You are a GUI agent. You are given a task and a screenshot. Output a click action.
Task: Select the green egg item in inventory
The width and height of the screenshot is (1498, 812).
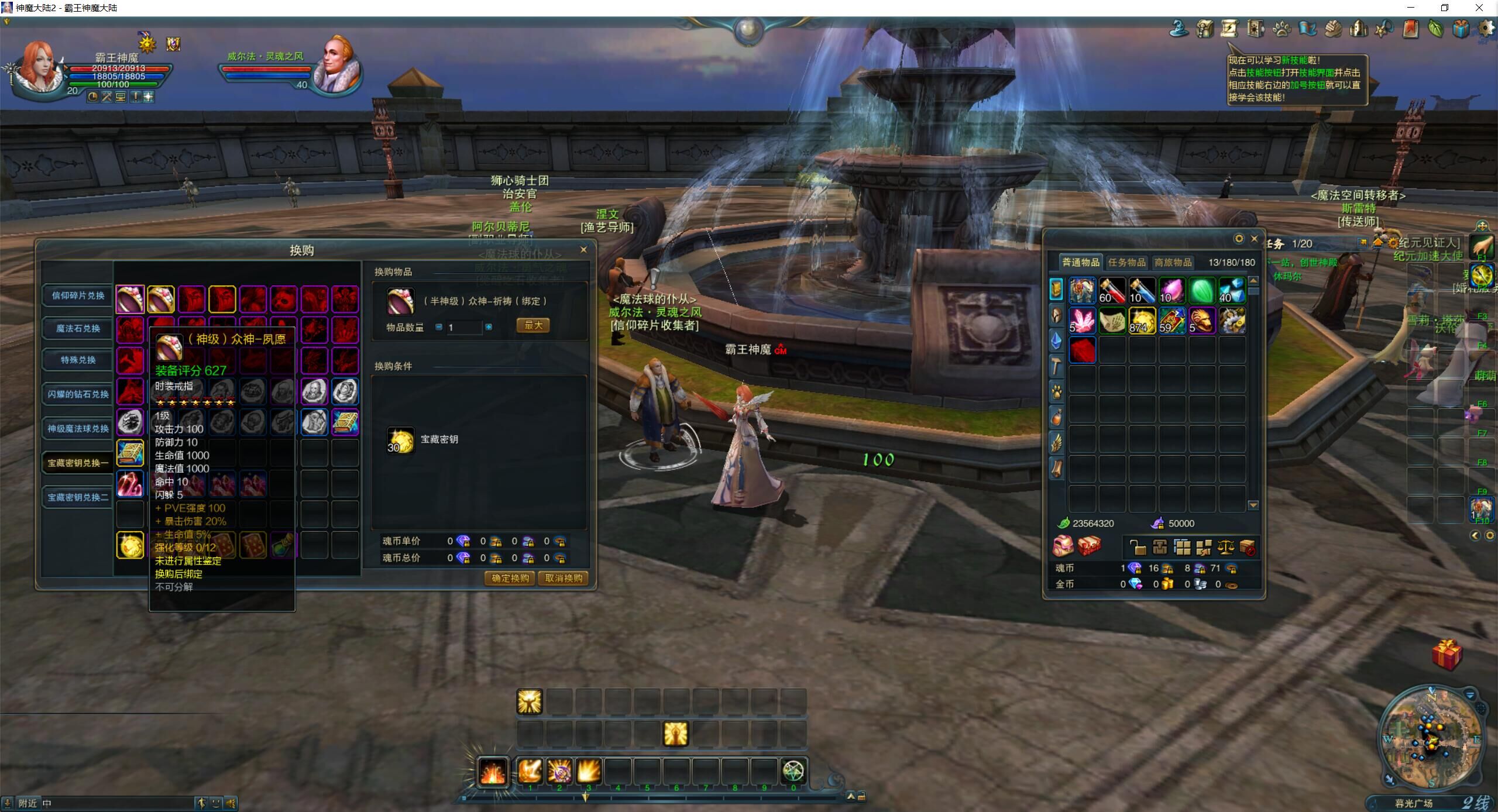tap(1202, 290)
